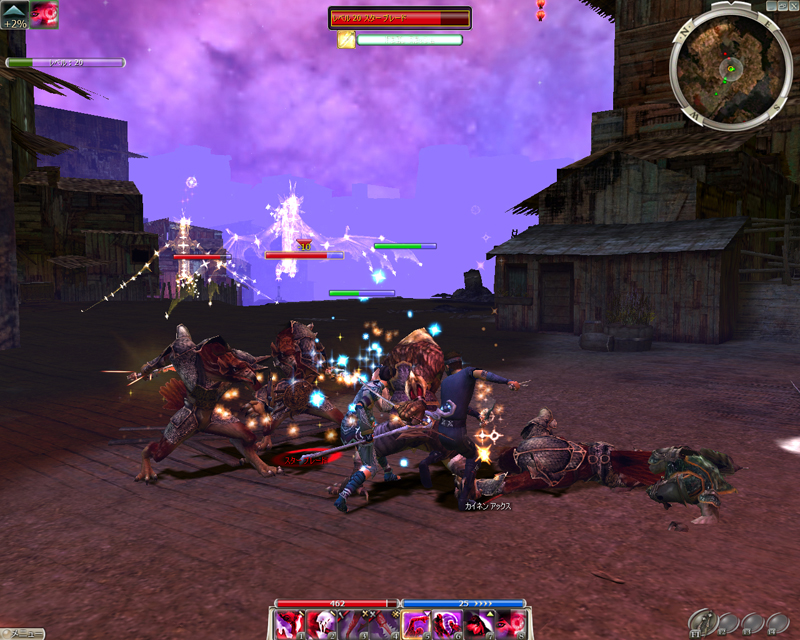Select the blade skill in slot 4
800x640 pixels.
(x=384, y=625)
